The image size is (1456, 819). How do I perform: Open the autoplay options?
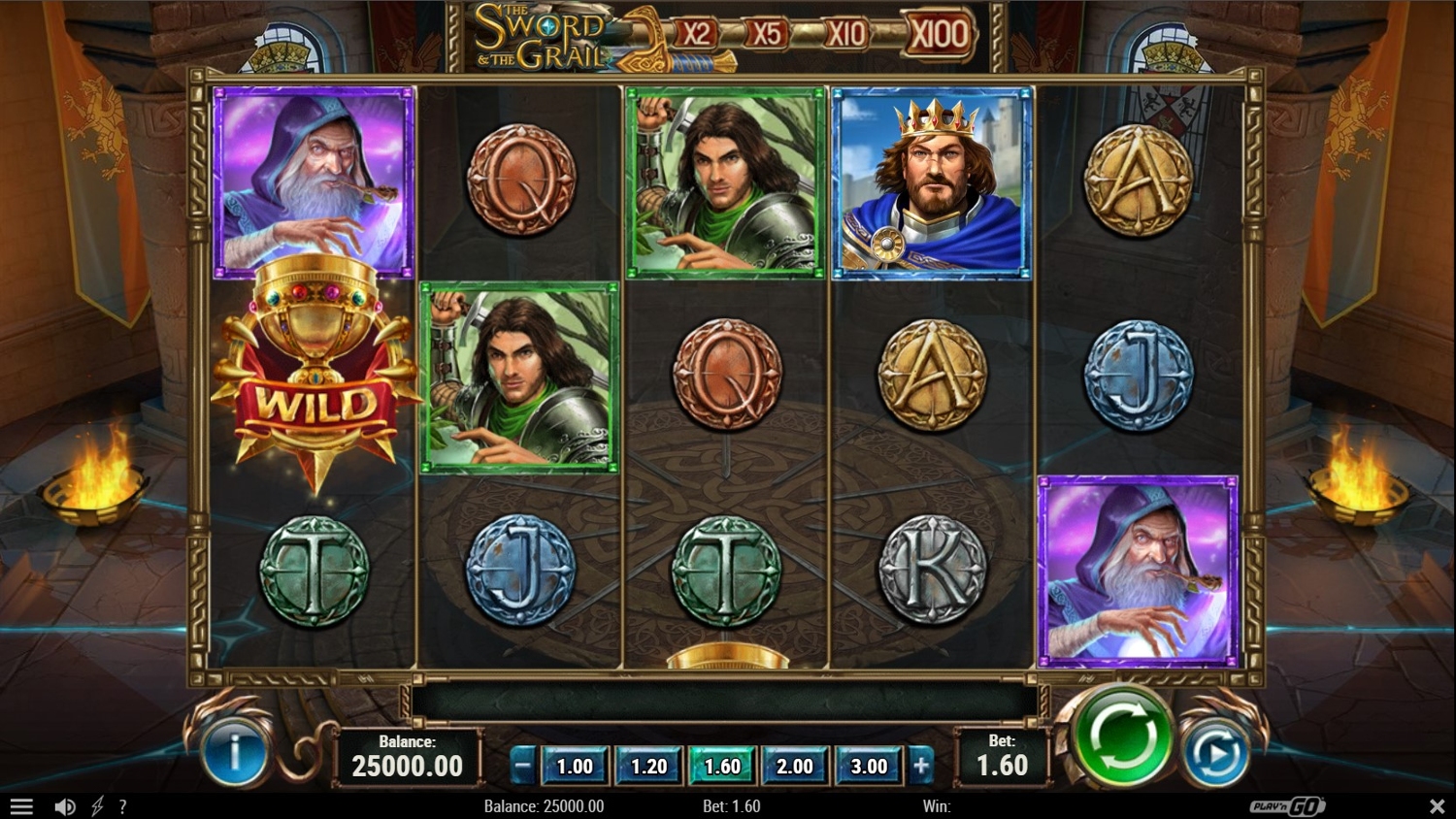1215,754
